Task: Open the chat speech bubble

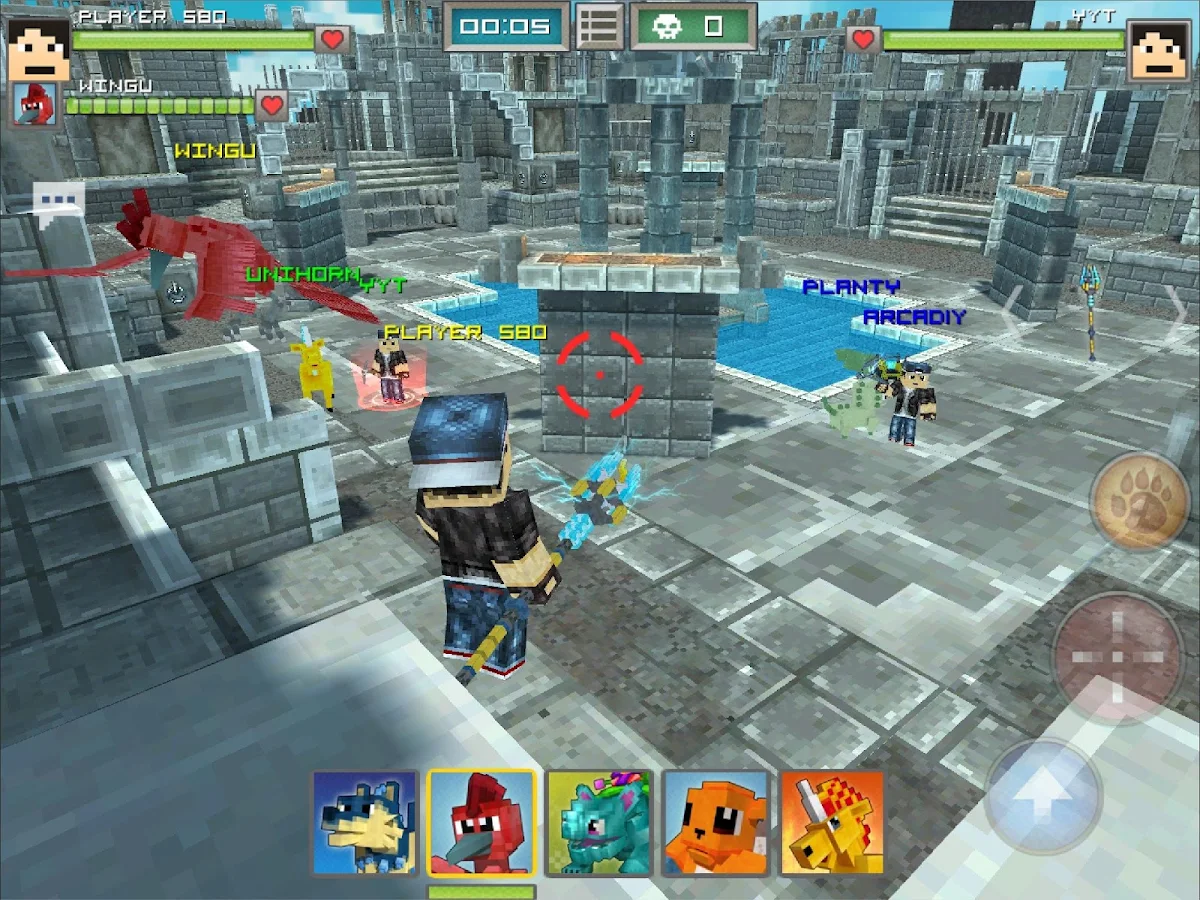Action: pyautogui.click(x=57, y=200)
